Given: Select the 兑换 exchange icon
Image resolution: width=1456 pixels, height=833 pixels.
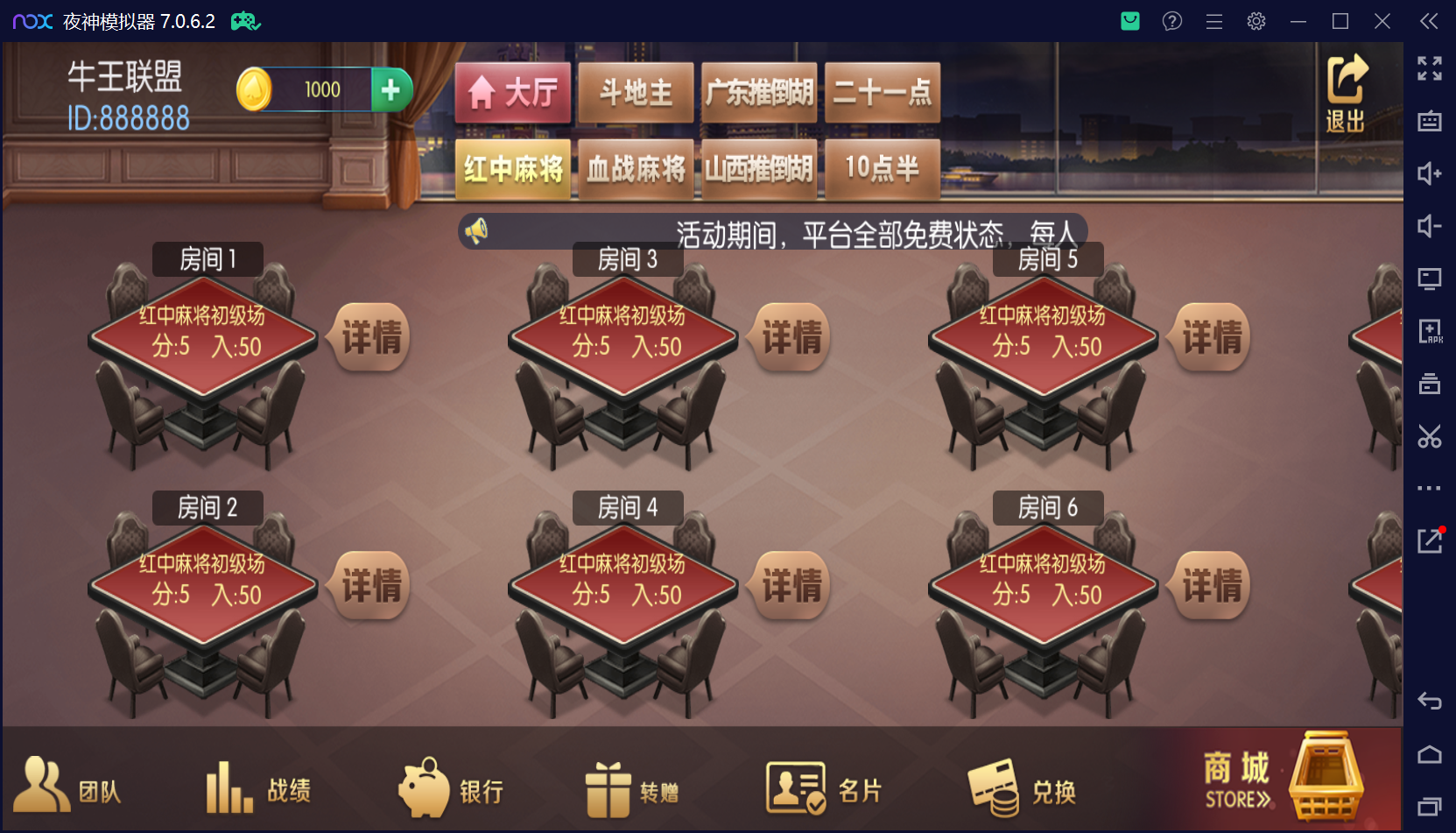Looking at the screenshot, I should click(x=1024, y=787).
